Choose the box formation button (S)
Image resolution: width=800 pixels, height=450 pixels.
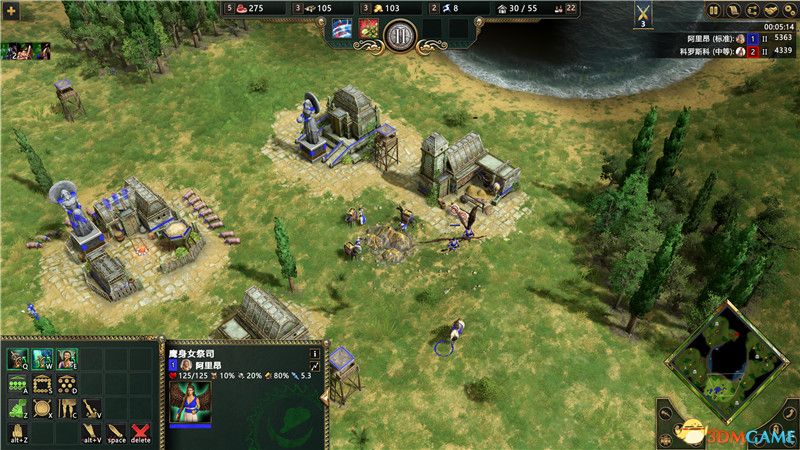[x=43, y=384]
